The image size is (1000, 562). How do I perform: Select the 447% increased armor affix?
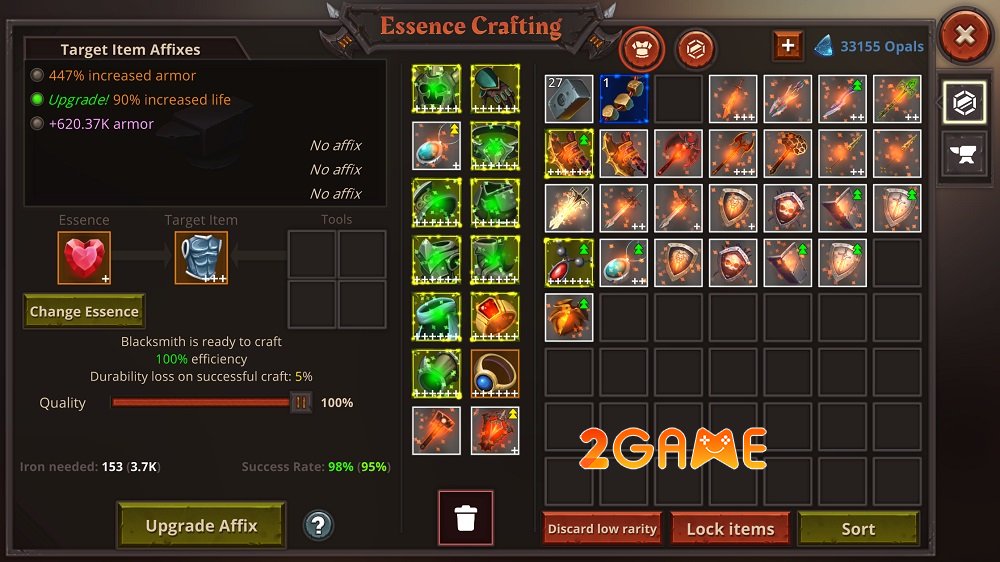pyautogui.click(x=122, y=75)
